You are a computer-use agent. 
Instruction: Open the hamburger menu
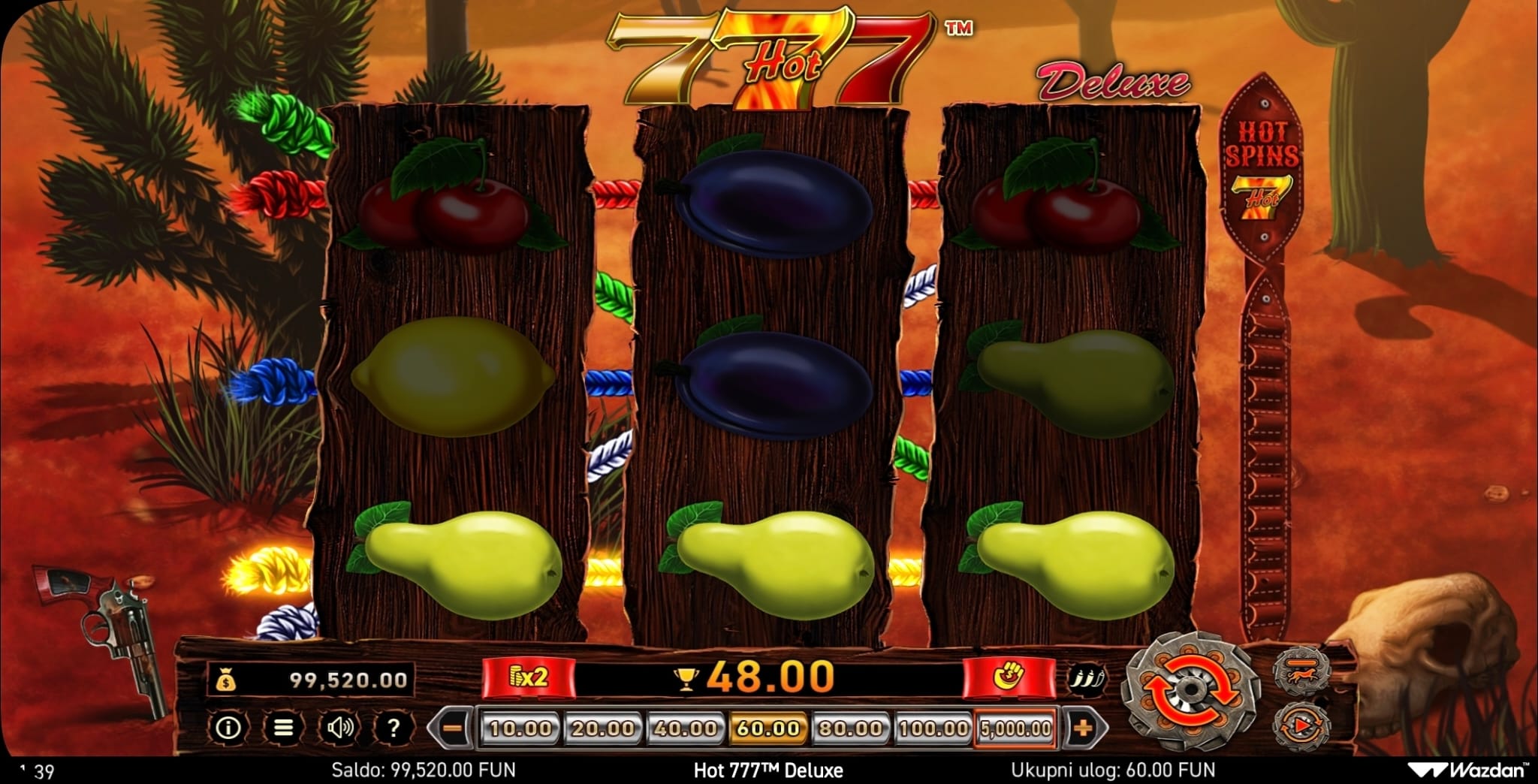tap(283, 728)
